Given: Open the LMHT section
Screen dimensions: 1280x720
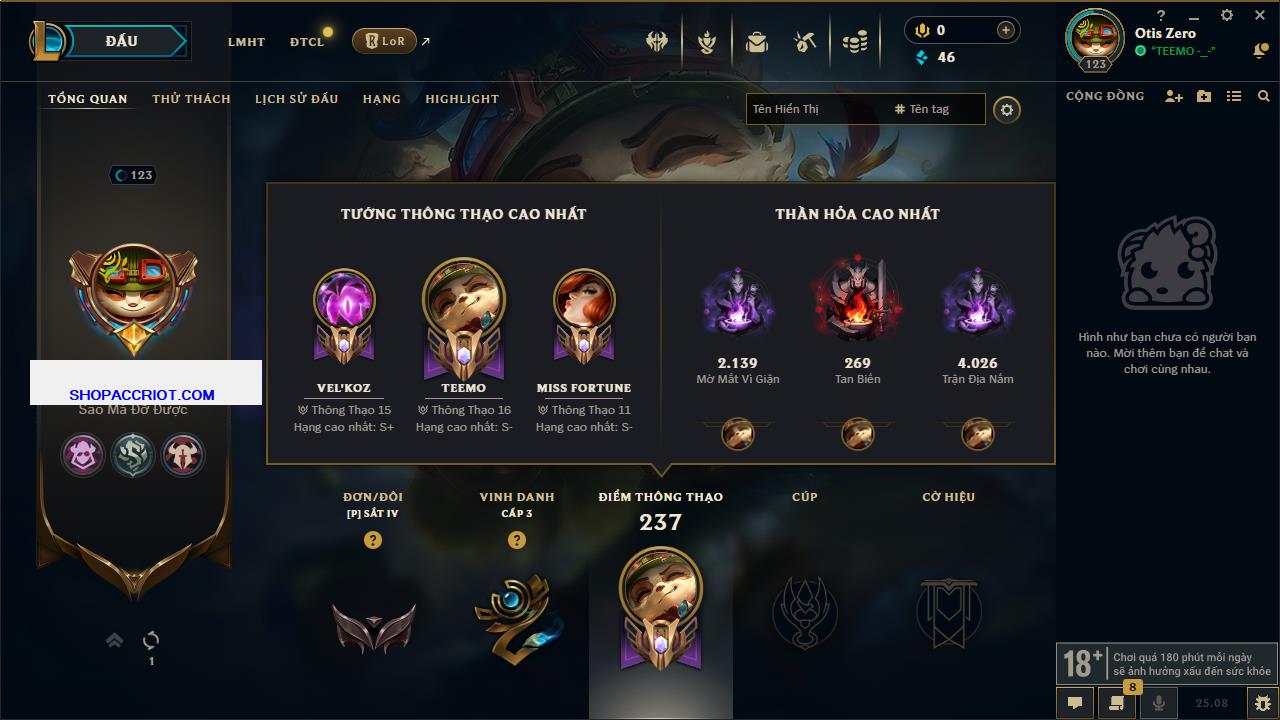Looking at the screenshot, I should (x=246, y=42).
